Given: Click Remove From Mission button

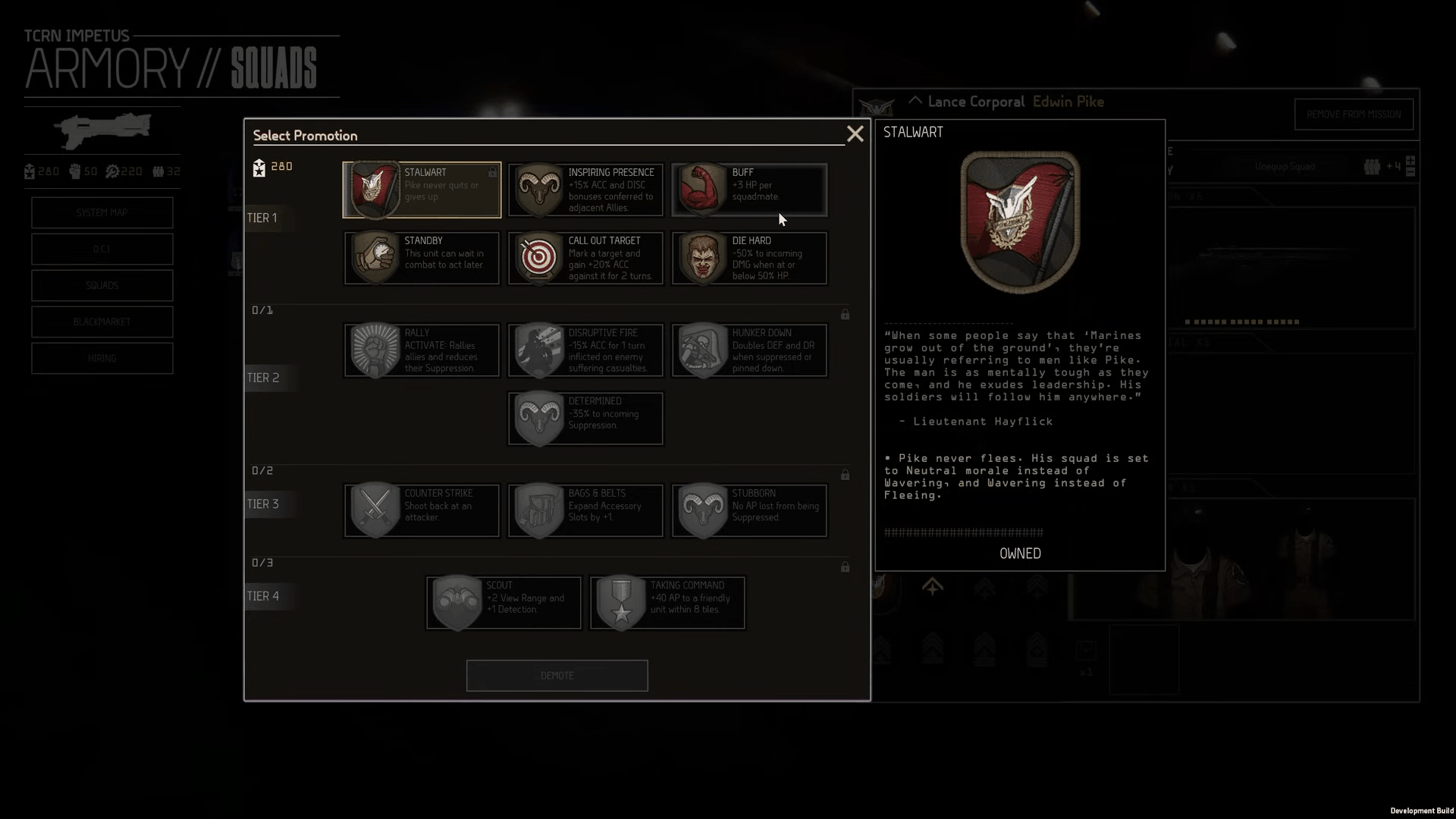Looking at the screenshot, I should tap(1354, 115).
